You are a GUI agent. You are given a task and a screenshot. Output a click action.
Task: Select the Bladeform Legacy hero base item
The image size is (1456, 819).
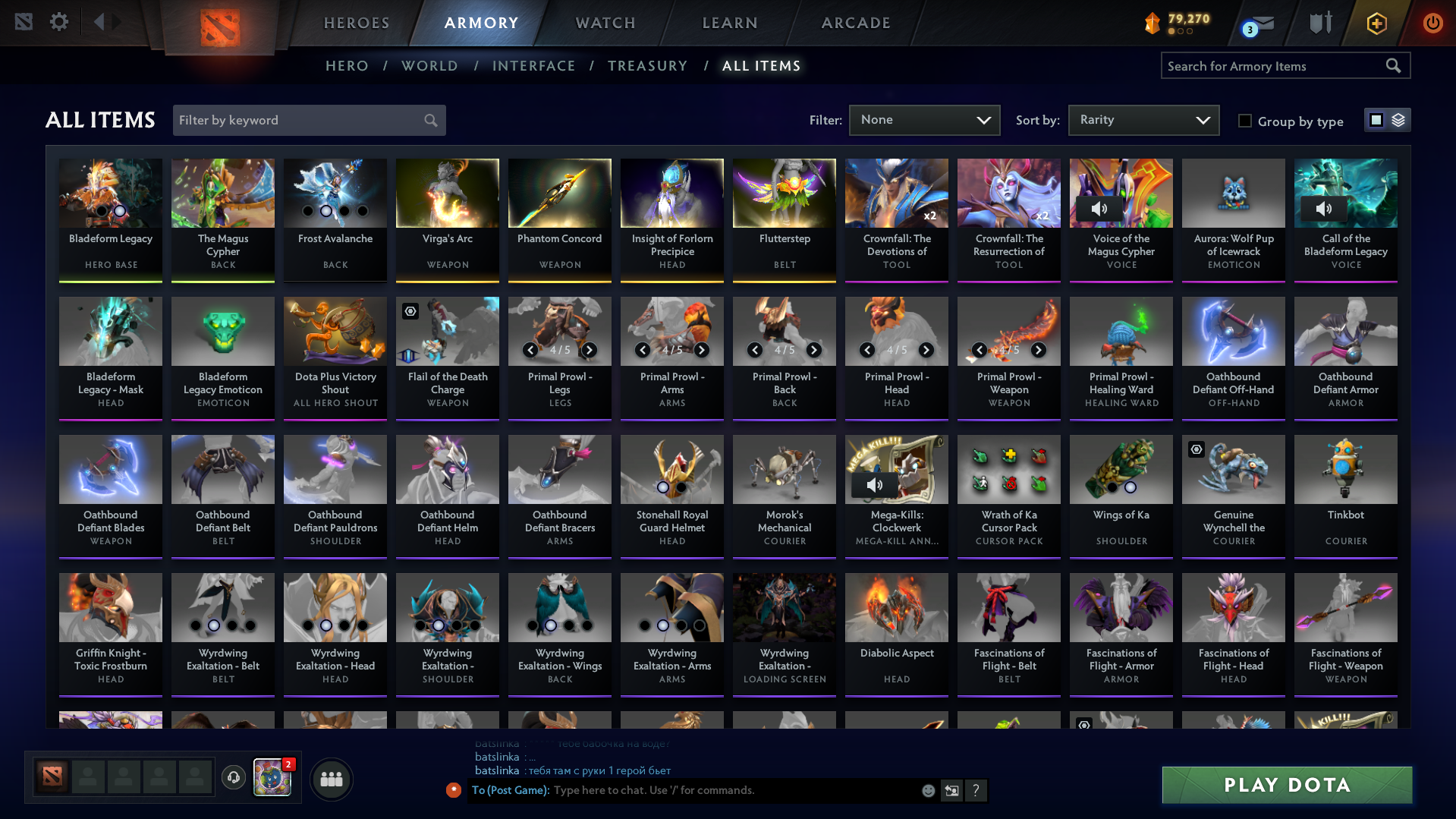coord(111,219)
